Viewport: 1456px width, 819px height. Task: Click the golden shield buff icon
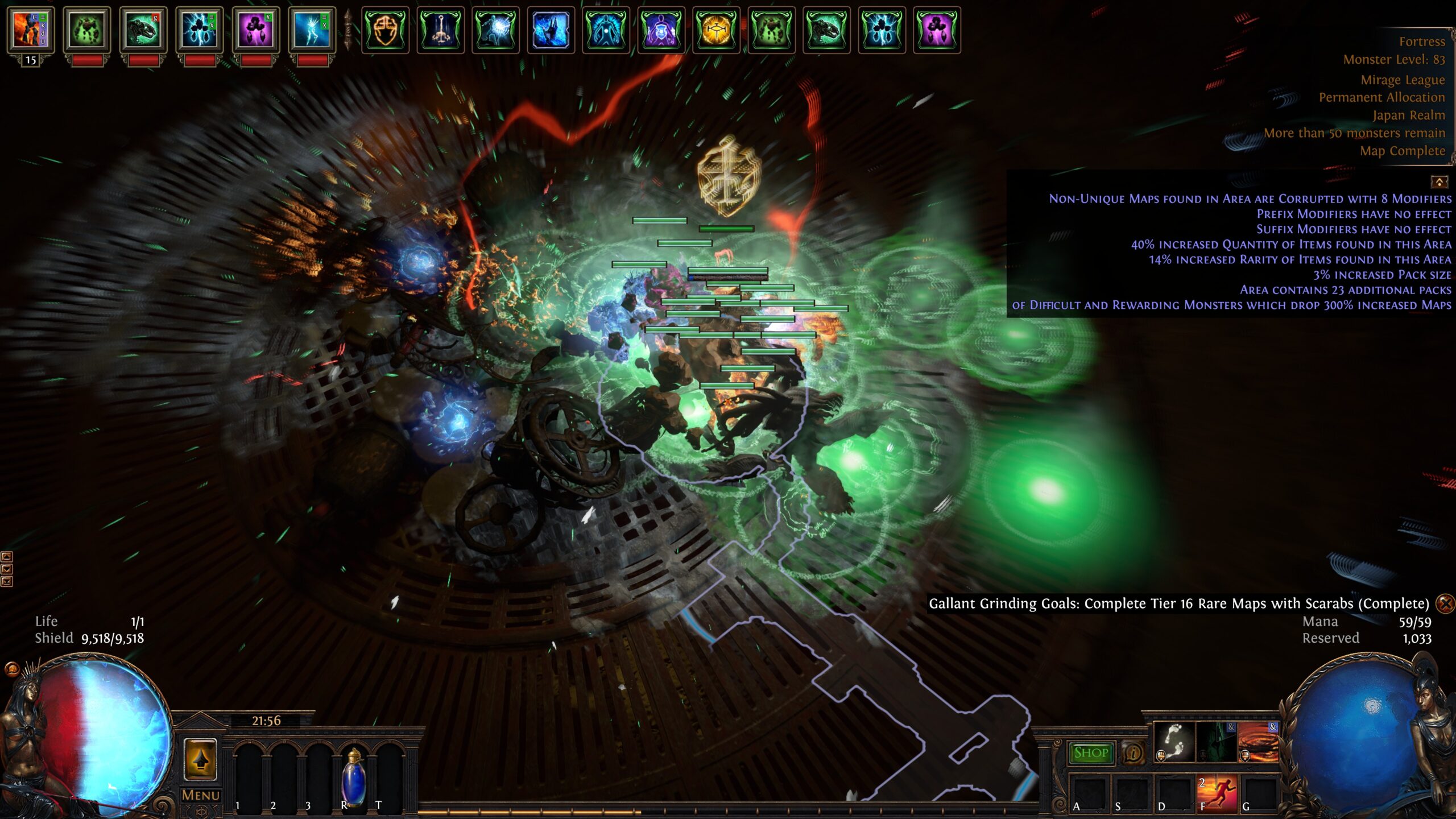385,30
